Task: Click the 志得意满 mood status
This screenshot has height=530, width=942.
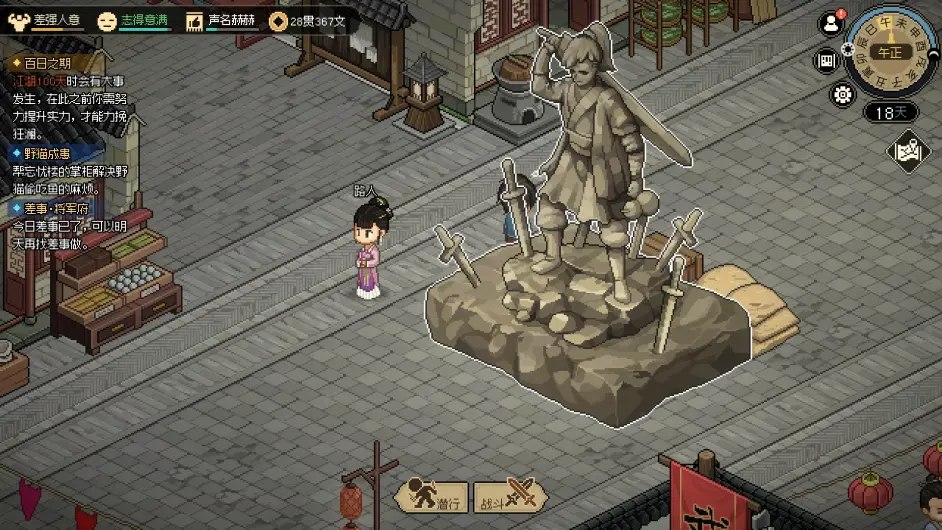Action: tap(135, 20)
